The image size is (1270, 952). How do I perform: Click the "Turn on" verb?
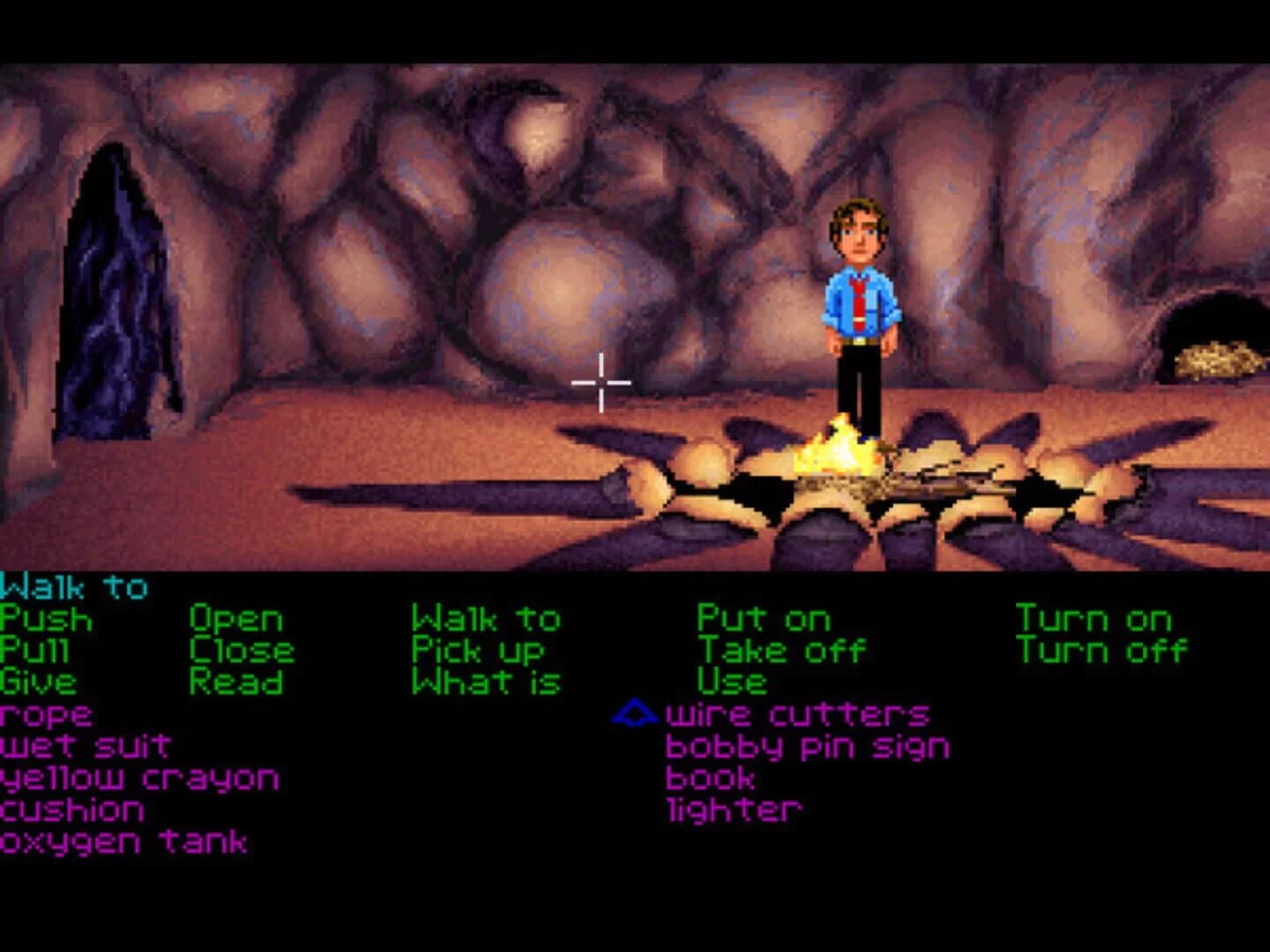tap(1094, 618)
